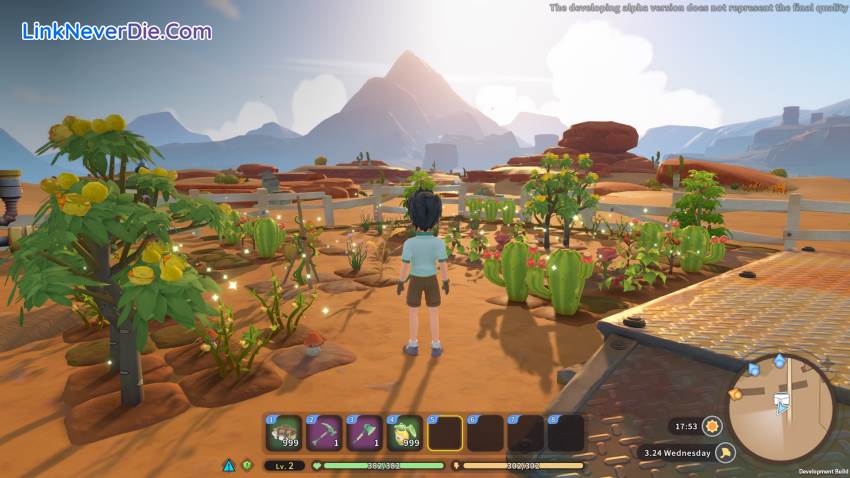Click the blue triangle warning icon

[x=229, y=465]
